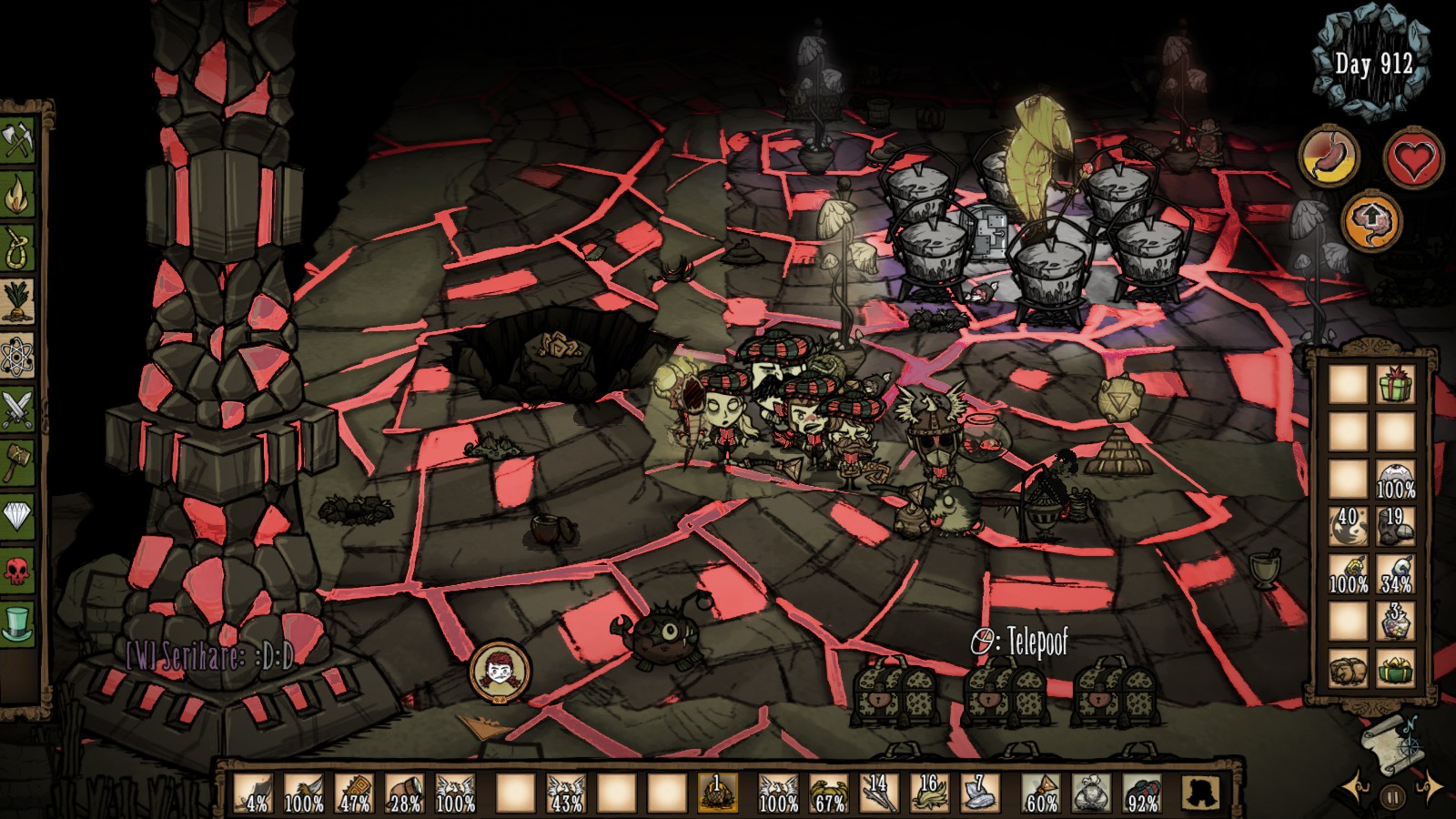Open the Magic red skull crafting tab
The height and width of the screenshot is (819, 1456).
(x=17, y=570)
